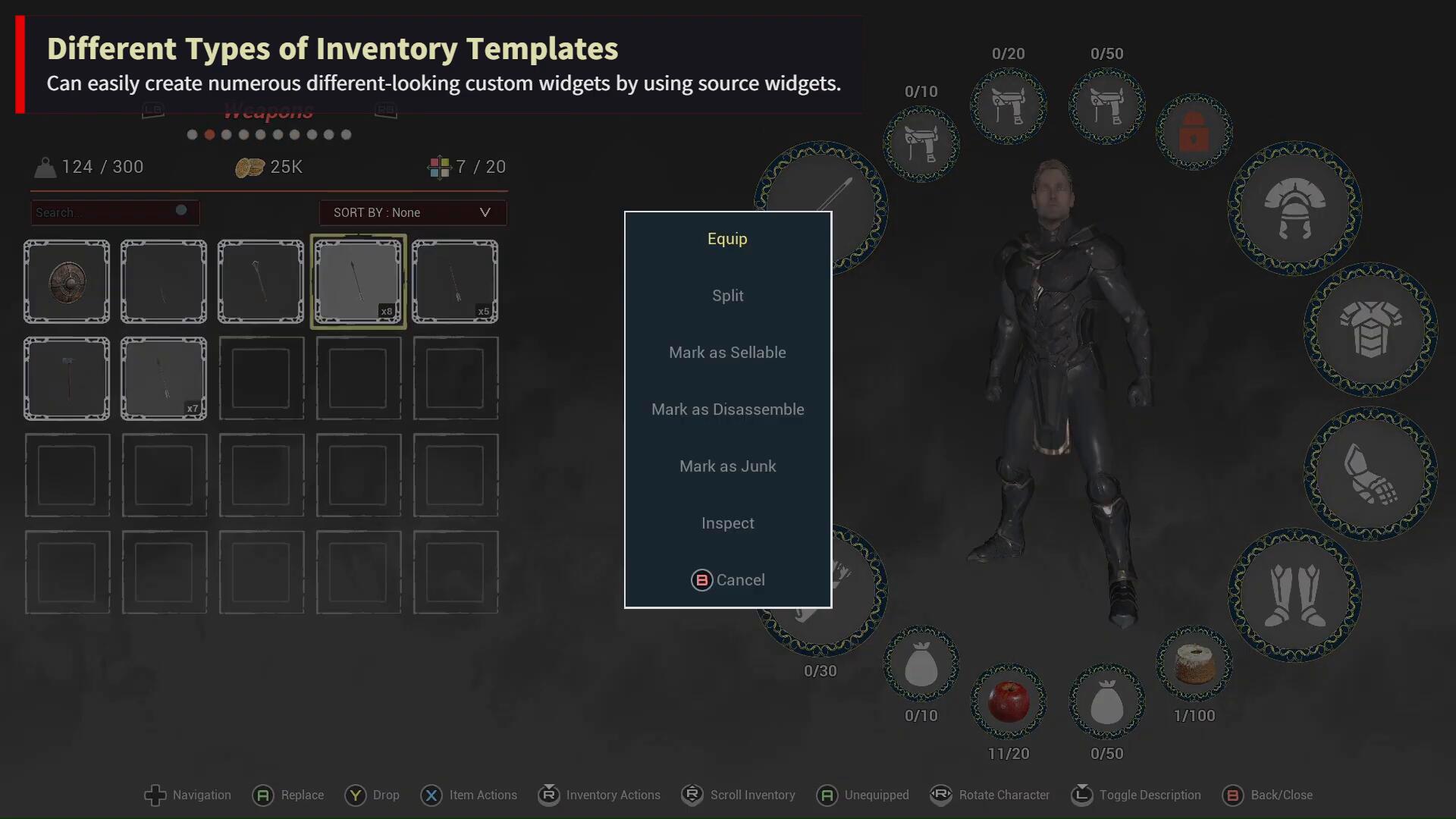Choose Mark as Sellable
The width and height of the screenshot is (1456, 819).
[x=727, y=353]
